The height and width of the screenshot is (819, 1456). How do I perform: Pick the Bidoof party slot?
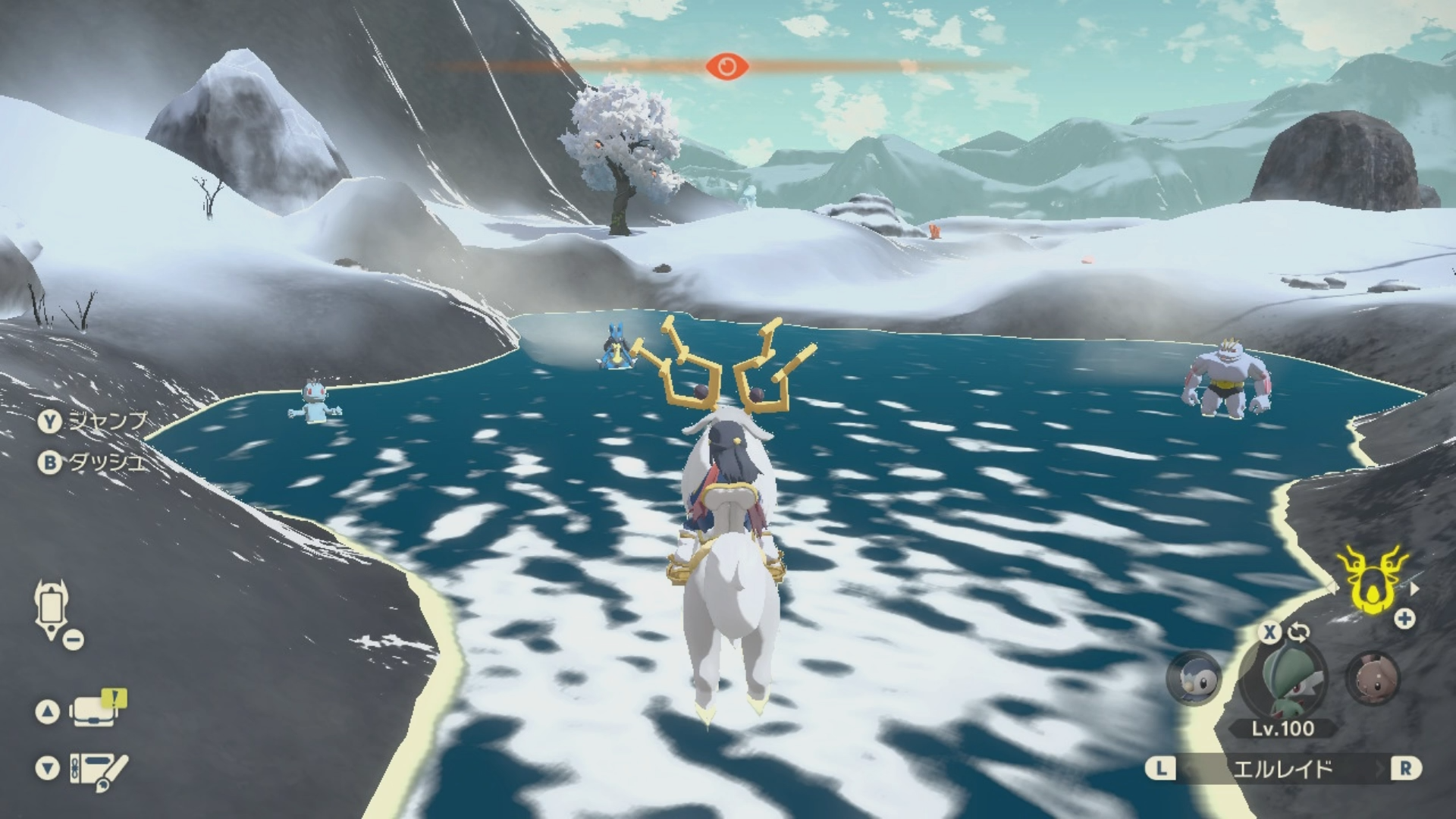tap(1373, 677)
